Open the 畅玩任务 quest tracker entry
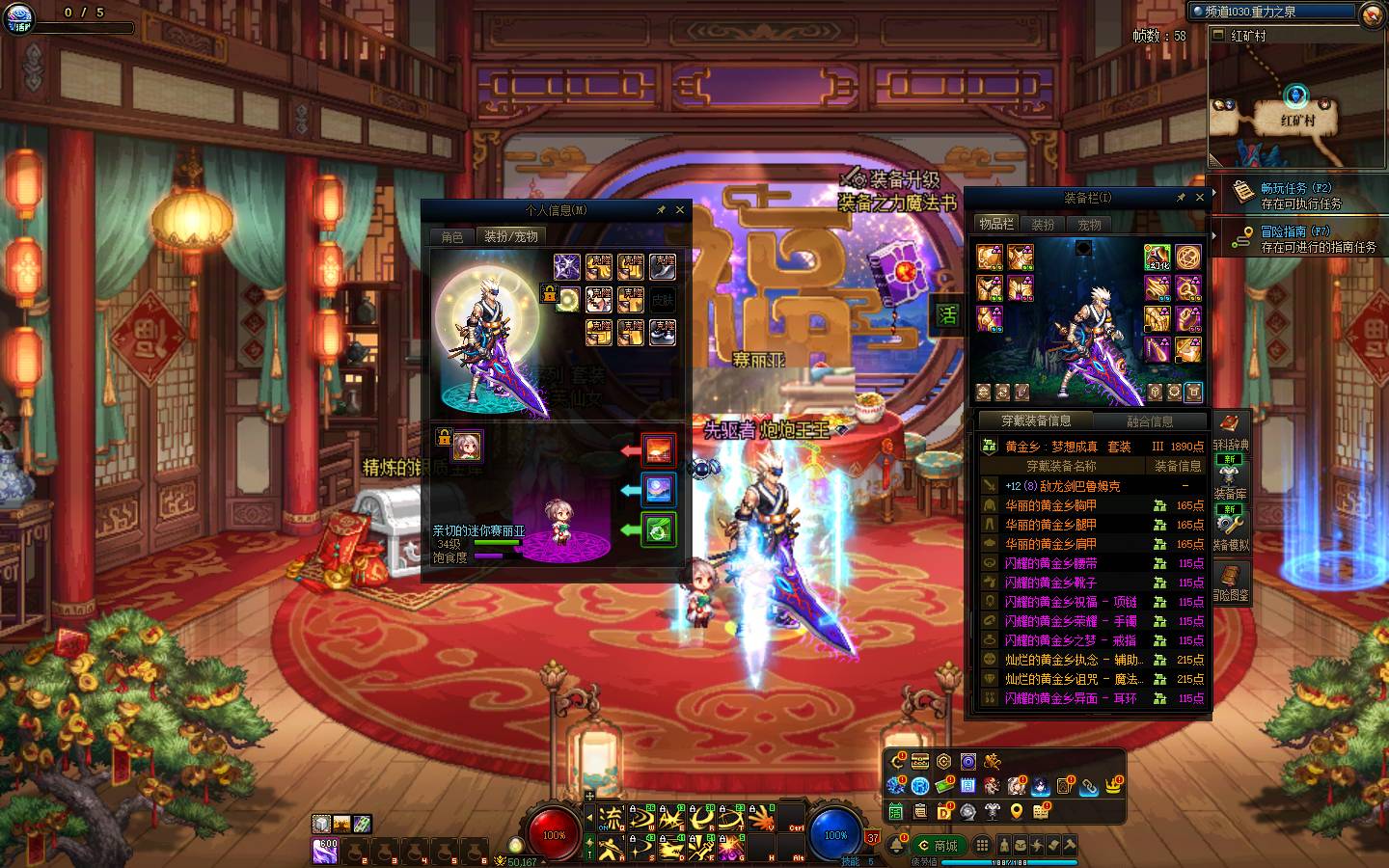Screen dimensions: 1389x868 click(x=1295, y=195)
